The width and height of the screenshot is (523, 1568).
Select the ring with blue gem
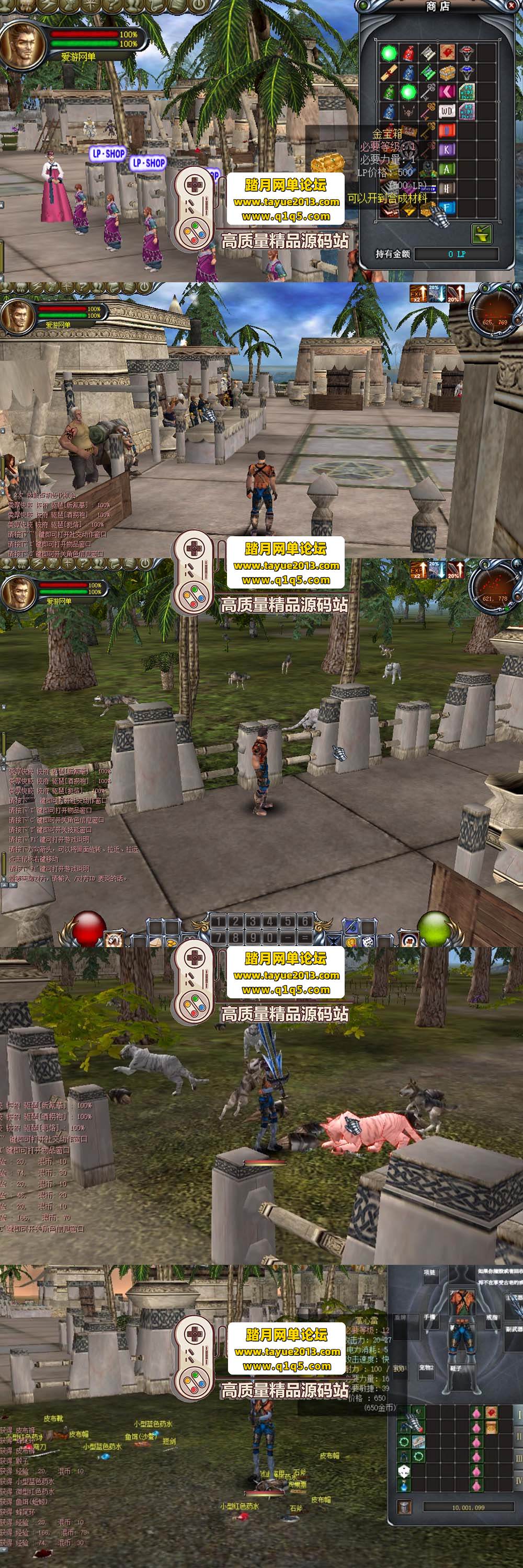pyautogui.click(x=467, y=73)
